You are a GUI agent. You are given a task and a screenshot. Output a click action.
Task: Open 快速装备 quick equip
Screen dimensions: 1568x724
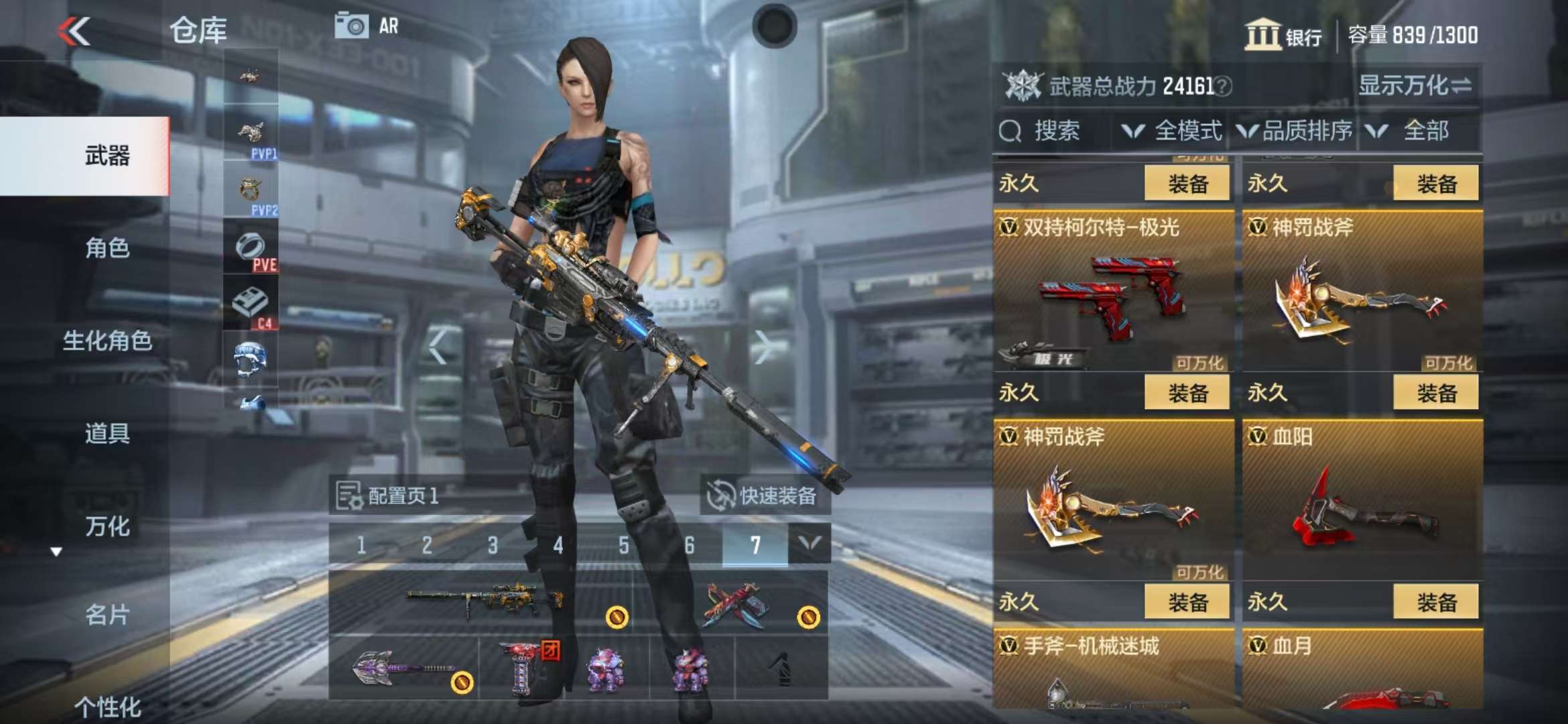click(x=765, y=496)
